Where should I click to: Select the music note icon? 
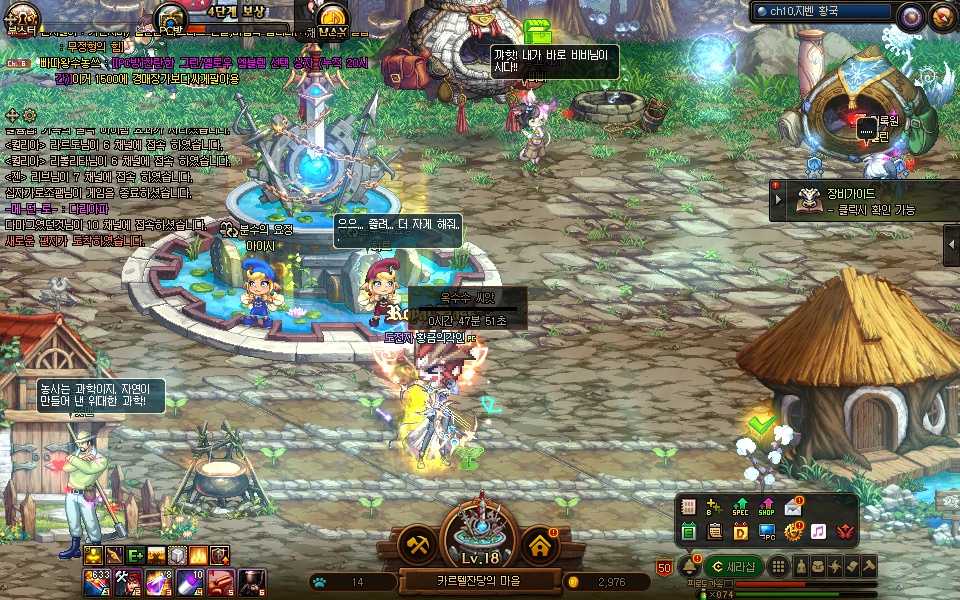pos(819,532)
